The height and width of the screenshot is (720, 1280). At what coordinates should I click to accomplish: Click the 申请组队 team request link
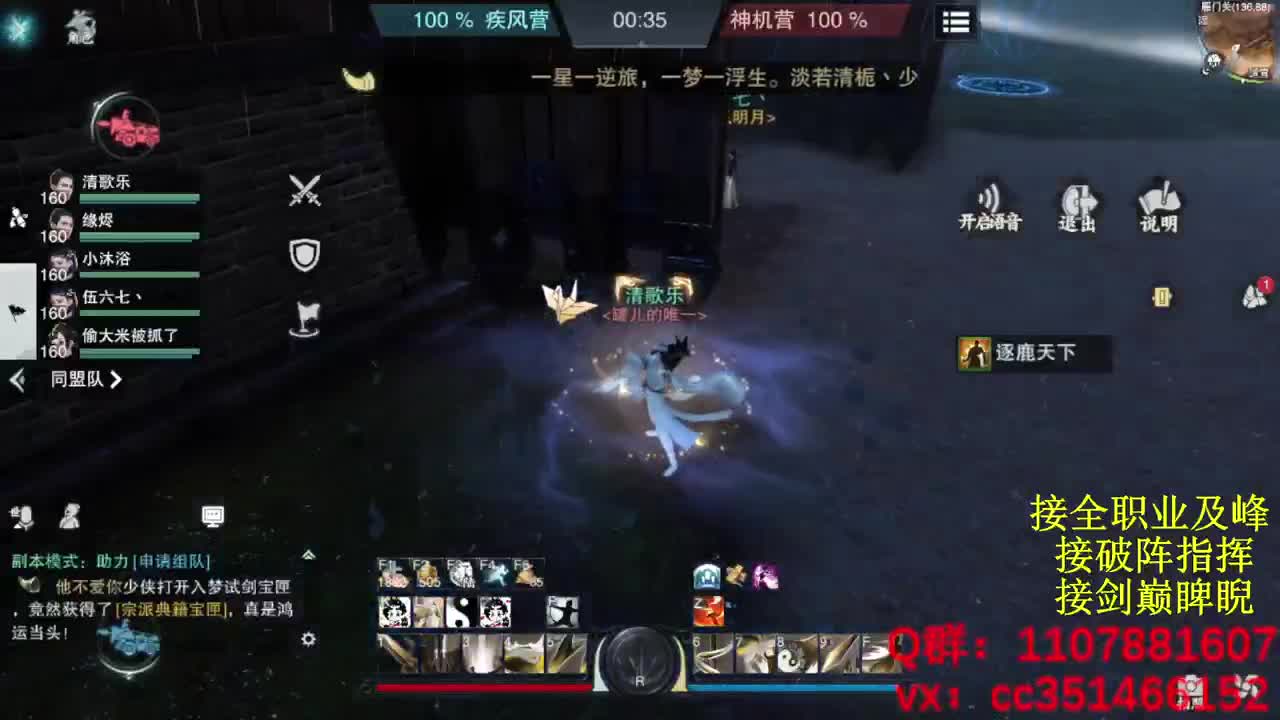pyautogui.click(x=171, y=562)
